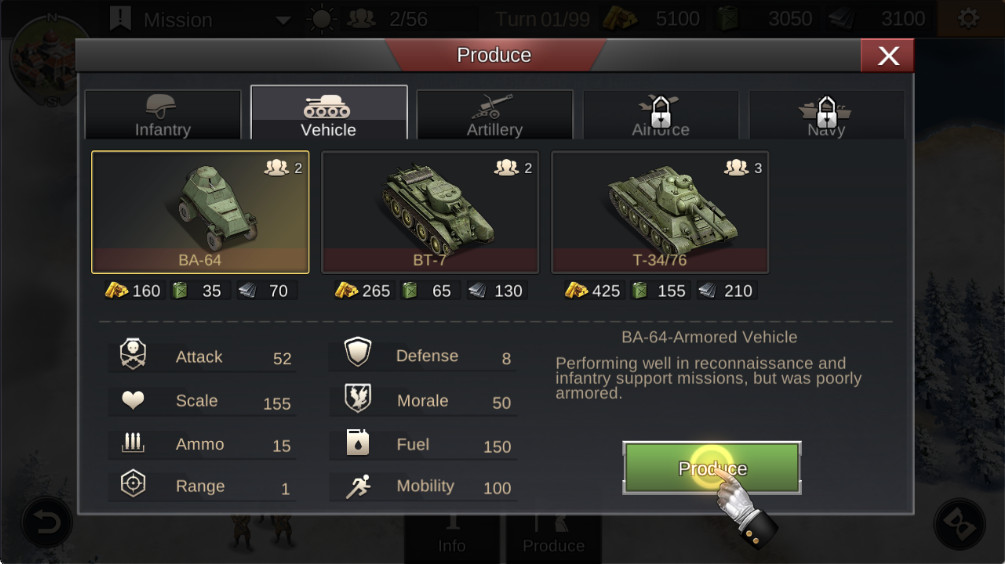The height and width of the screenshot is (564, 1005).
Task: Select the Artillery tab
Action: coord(494,114)
